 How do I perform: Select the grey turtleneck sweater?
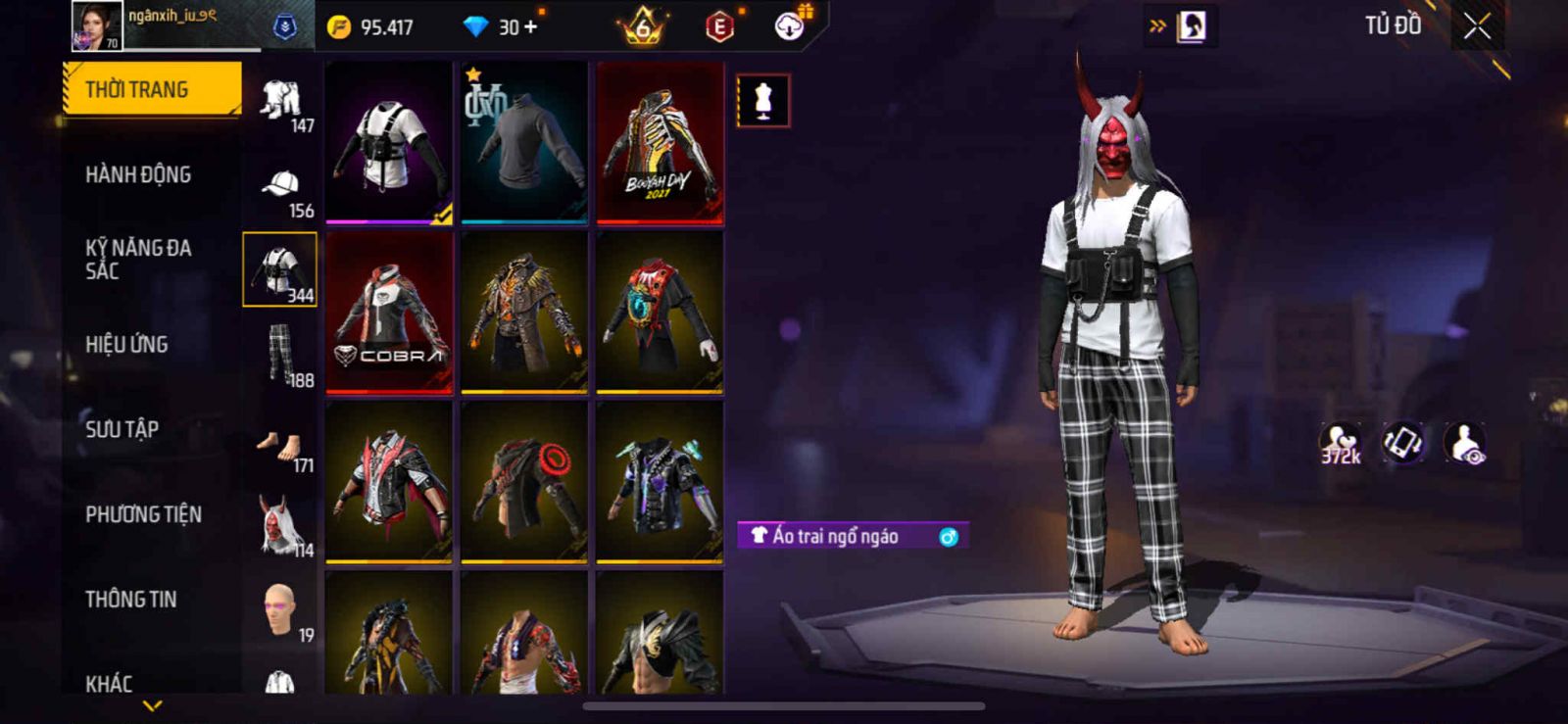click(x=524, y=144)
